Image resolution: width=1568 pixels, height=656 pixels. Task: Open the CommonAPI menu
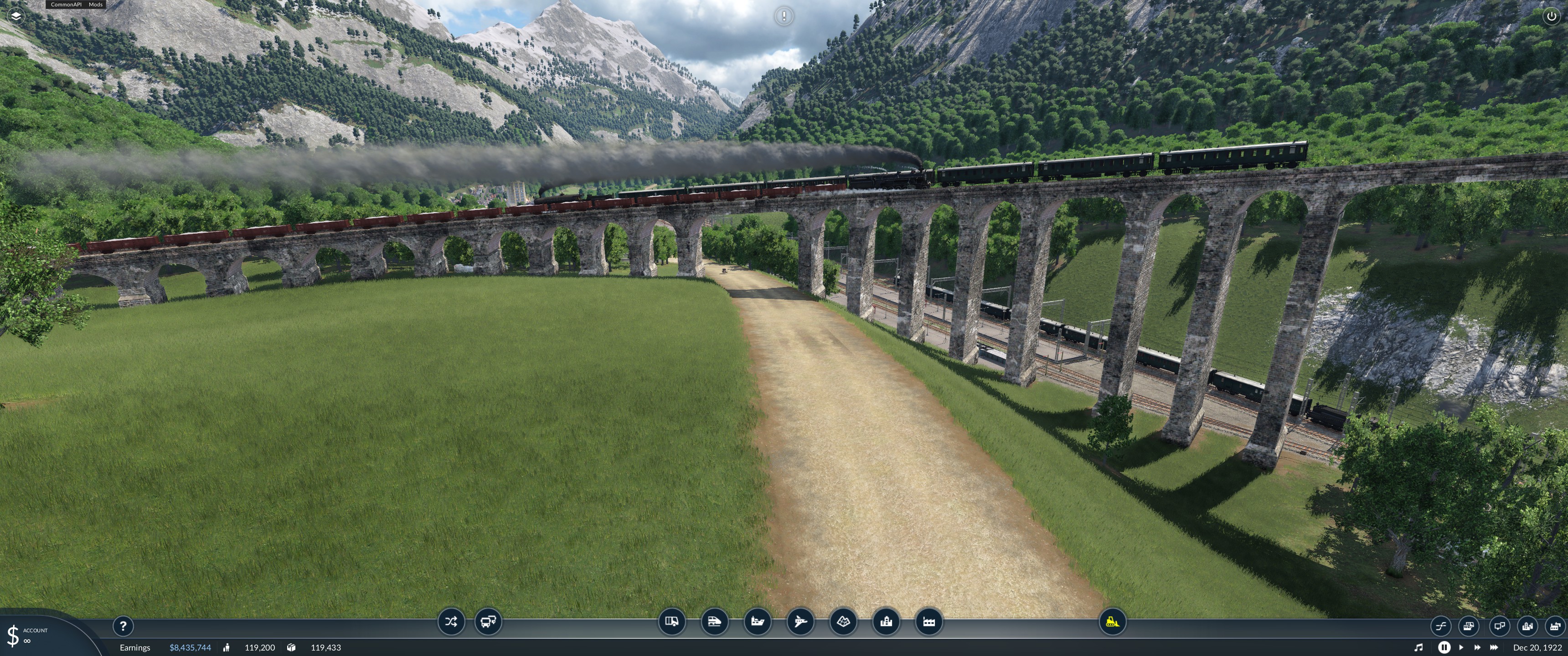[66, 4]
